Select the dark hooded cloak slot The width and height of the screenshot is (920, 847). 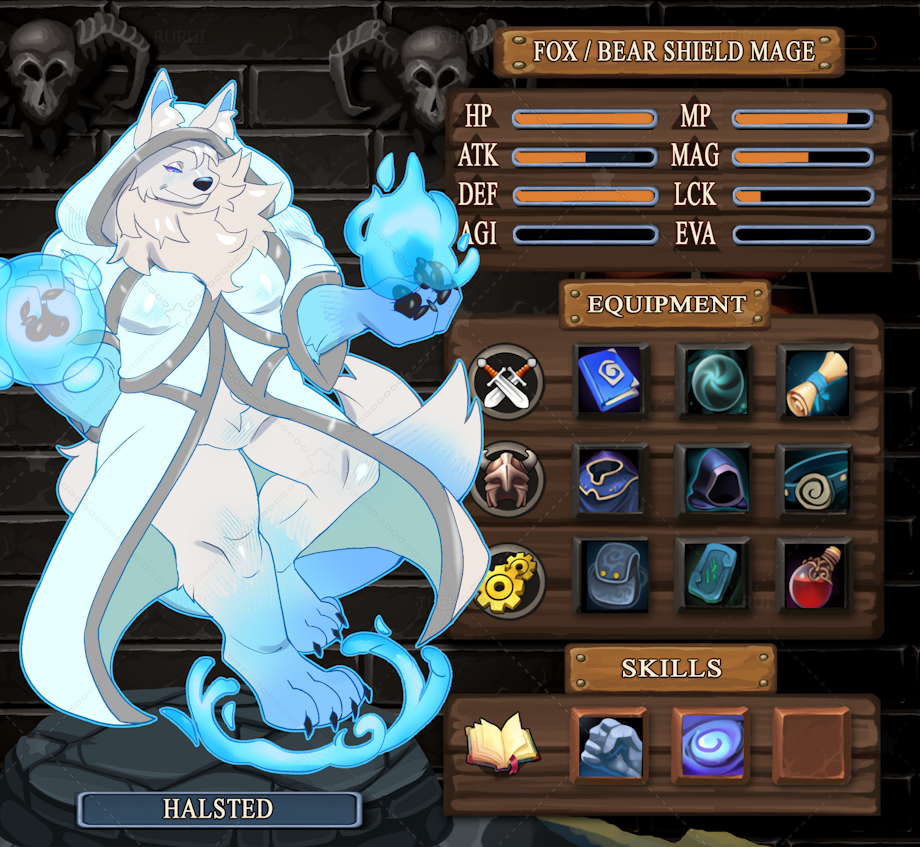click(x=713, y=479)
